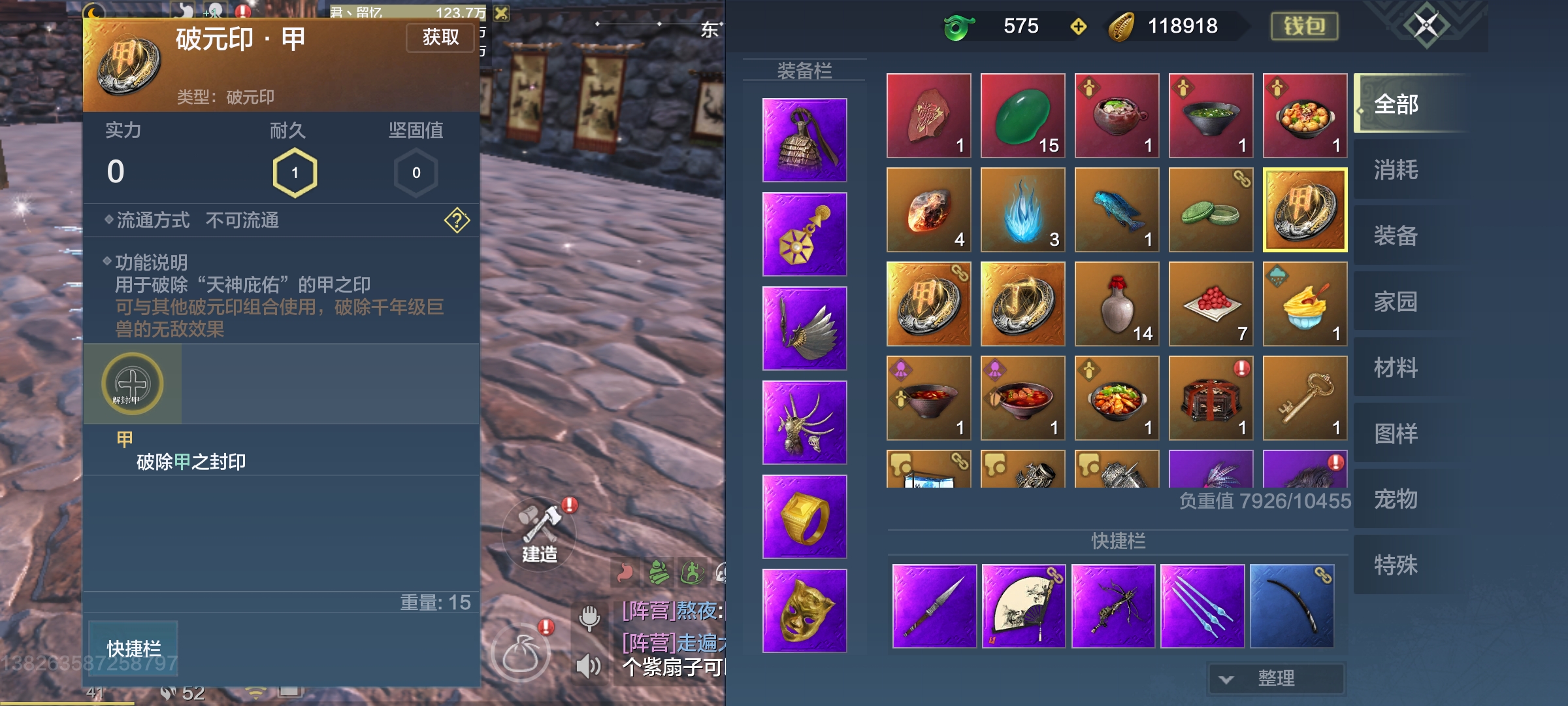
Task: Select the highlighted 破元印·甲 seal in inventory
Action: tap(1305, 209)
